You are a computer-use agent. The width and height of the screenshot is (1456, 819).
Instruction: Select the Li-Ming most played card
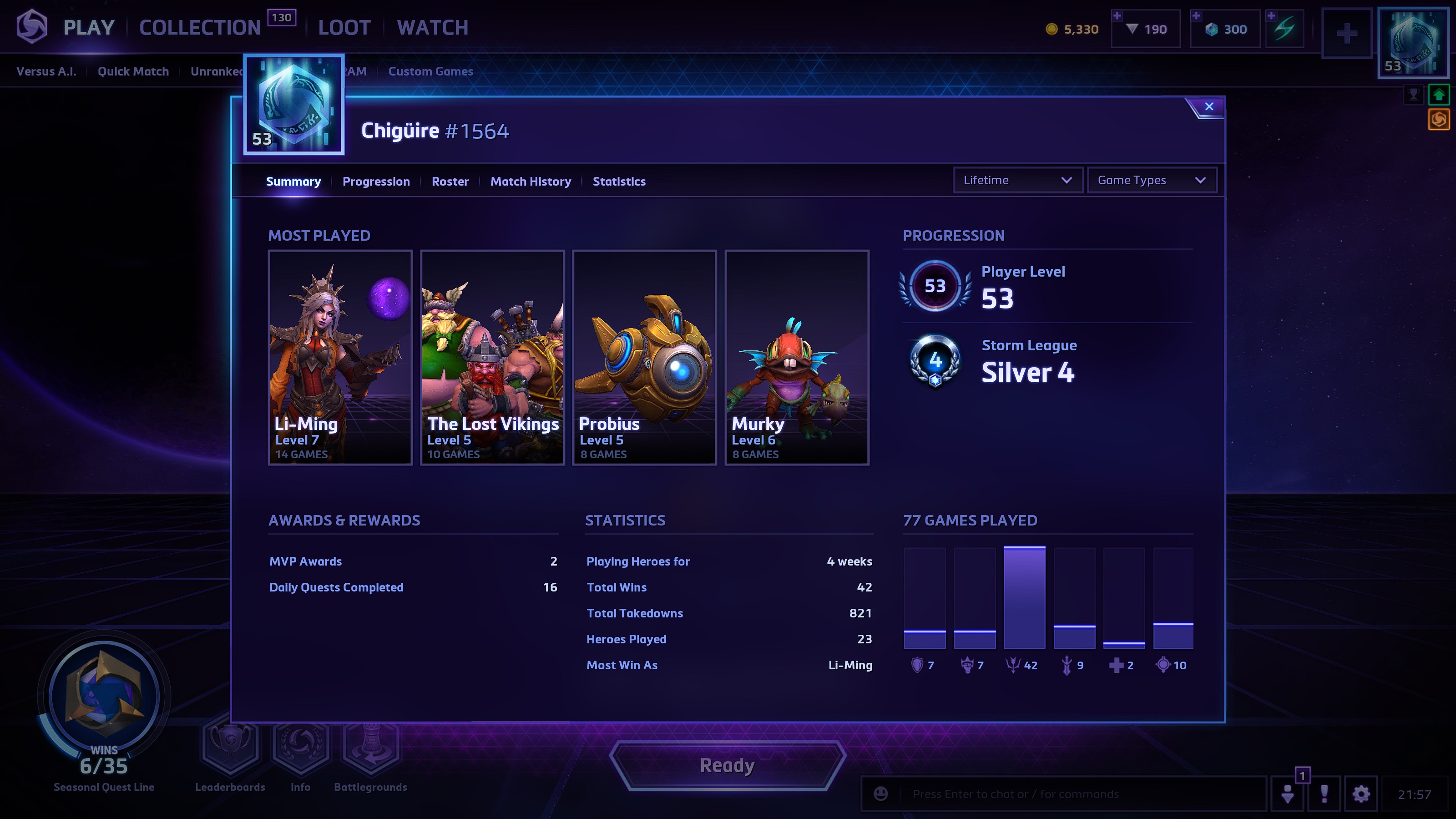(x=340, y=357)
